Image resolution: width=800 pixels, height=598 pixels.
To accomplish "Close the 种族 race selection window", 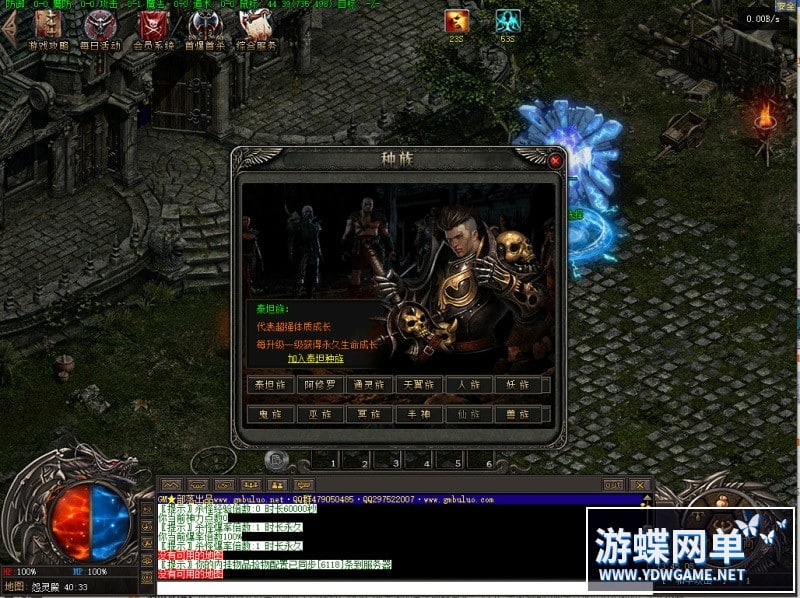I will click(555, 159).
